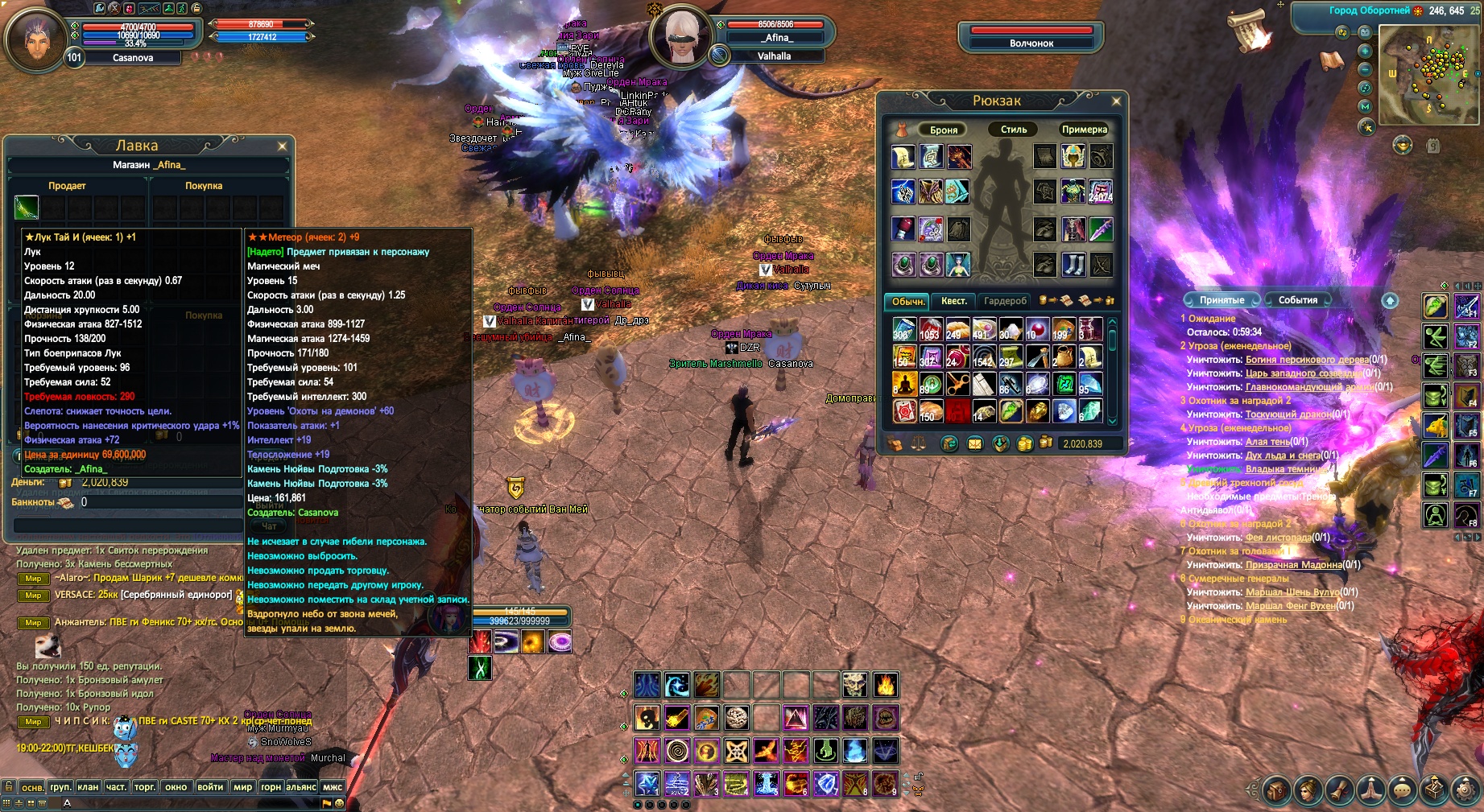Open the Гардероб inventory tab
This screenshot has height=812, width=1484.
pyautogui.click(x=1005, y=301)
